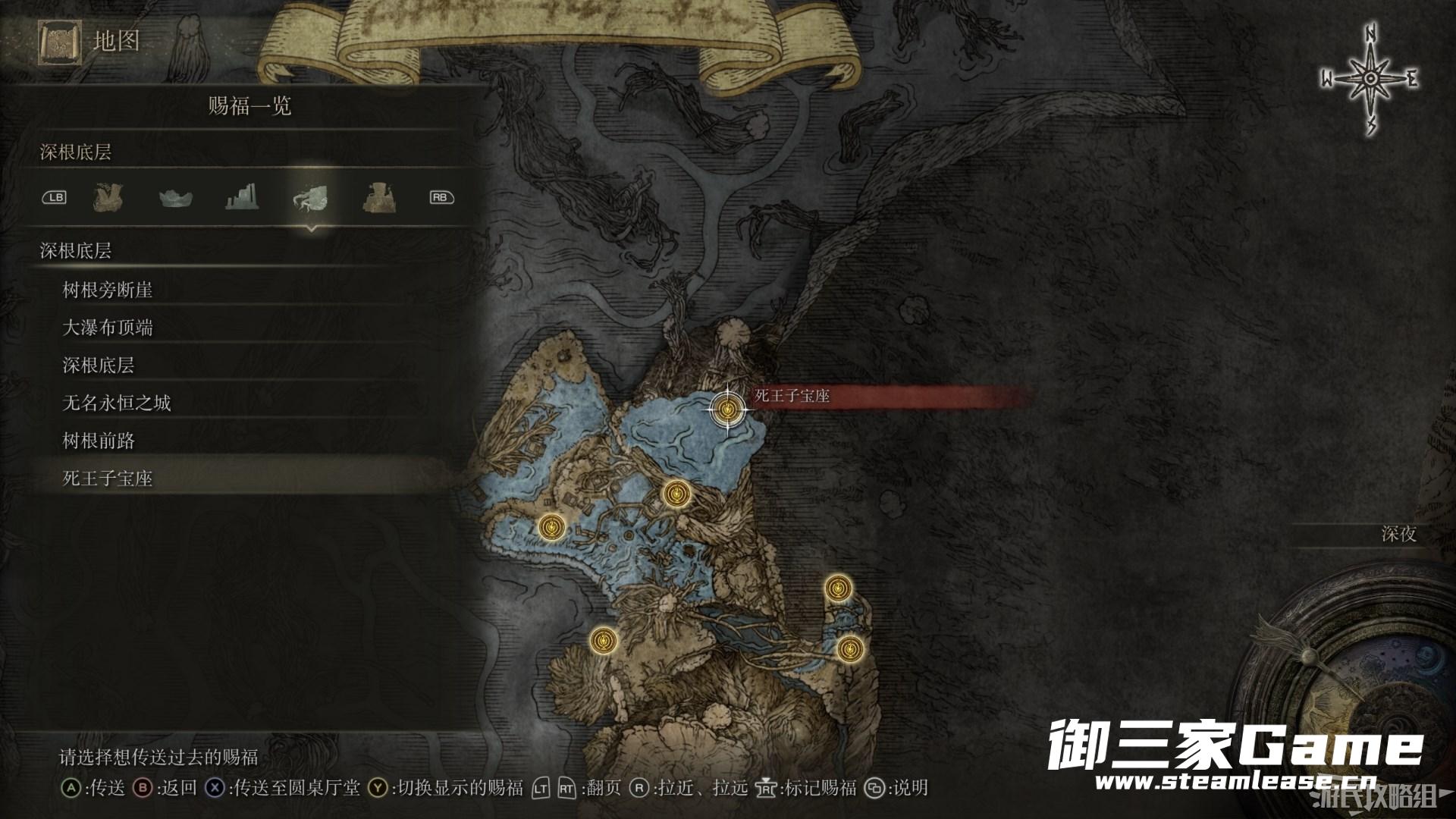Click the targeted 死王子宝座 grace marker on the map
This screenshot has height=819, width=1456.
pyautogui.click(x=728, y=410)
